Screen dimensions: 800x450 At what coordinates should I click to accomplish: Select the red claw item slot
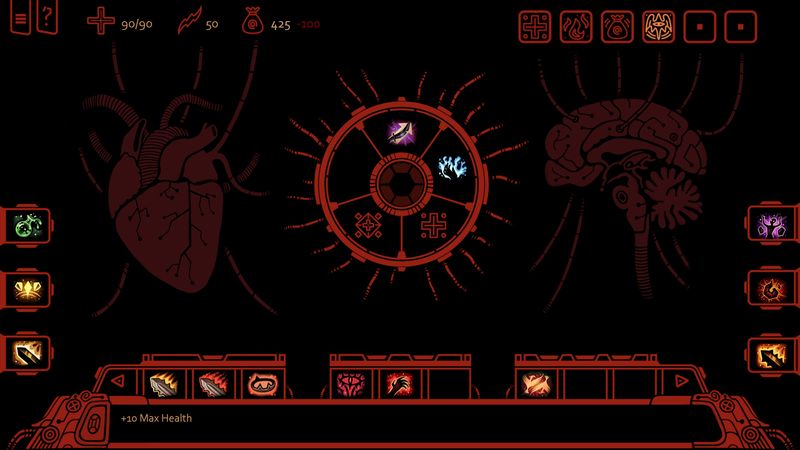[x=398, y=383]
